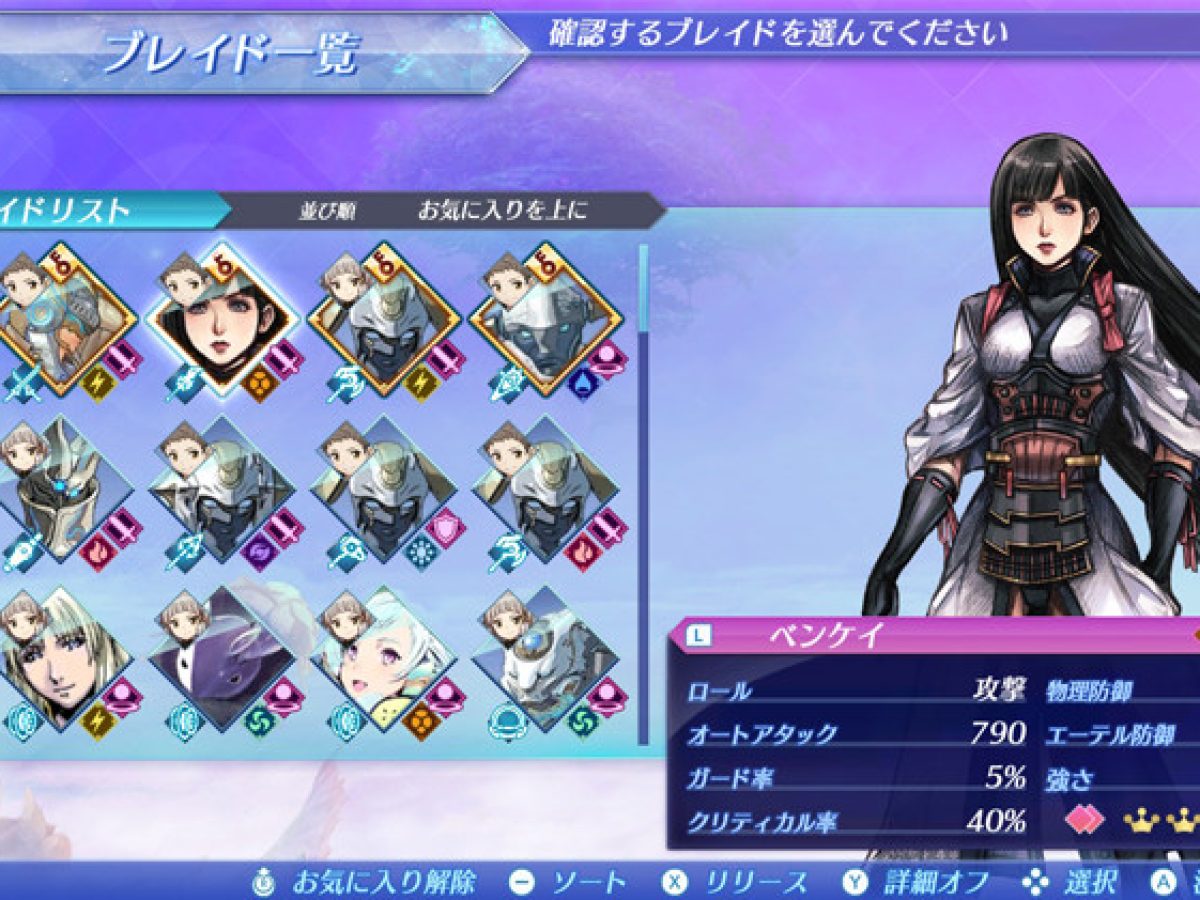Screen dimensions: 1200x900
Task: Select the highlighted Benkei blade portrait
Action: [x=221, y=320]
